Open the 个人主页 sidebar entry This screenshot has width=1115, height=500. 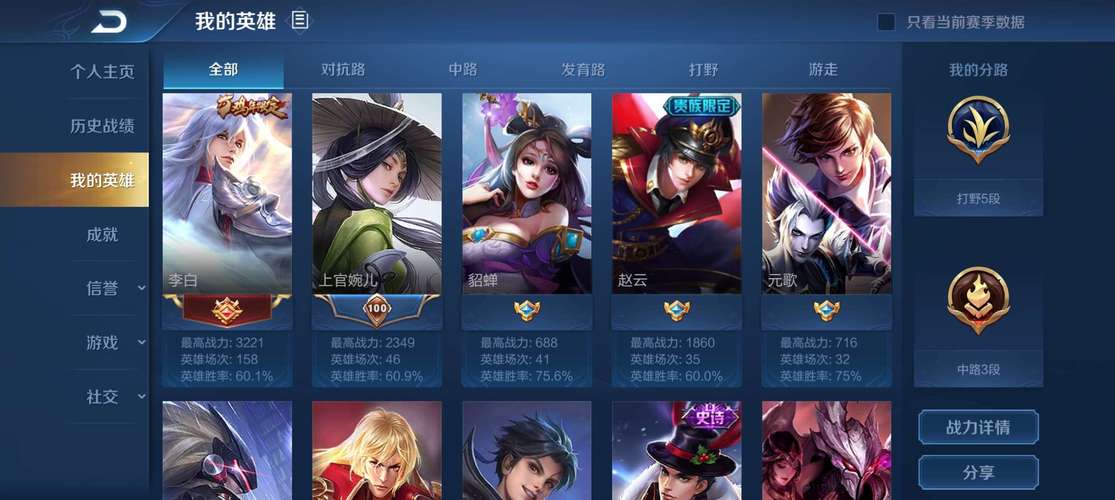(101, 72)
